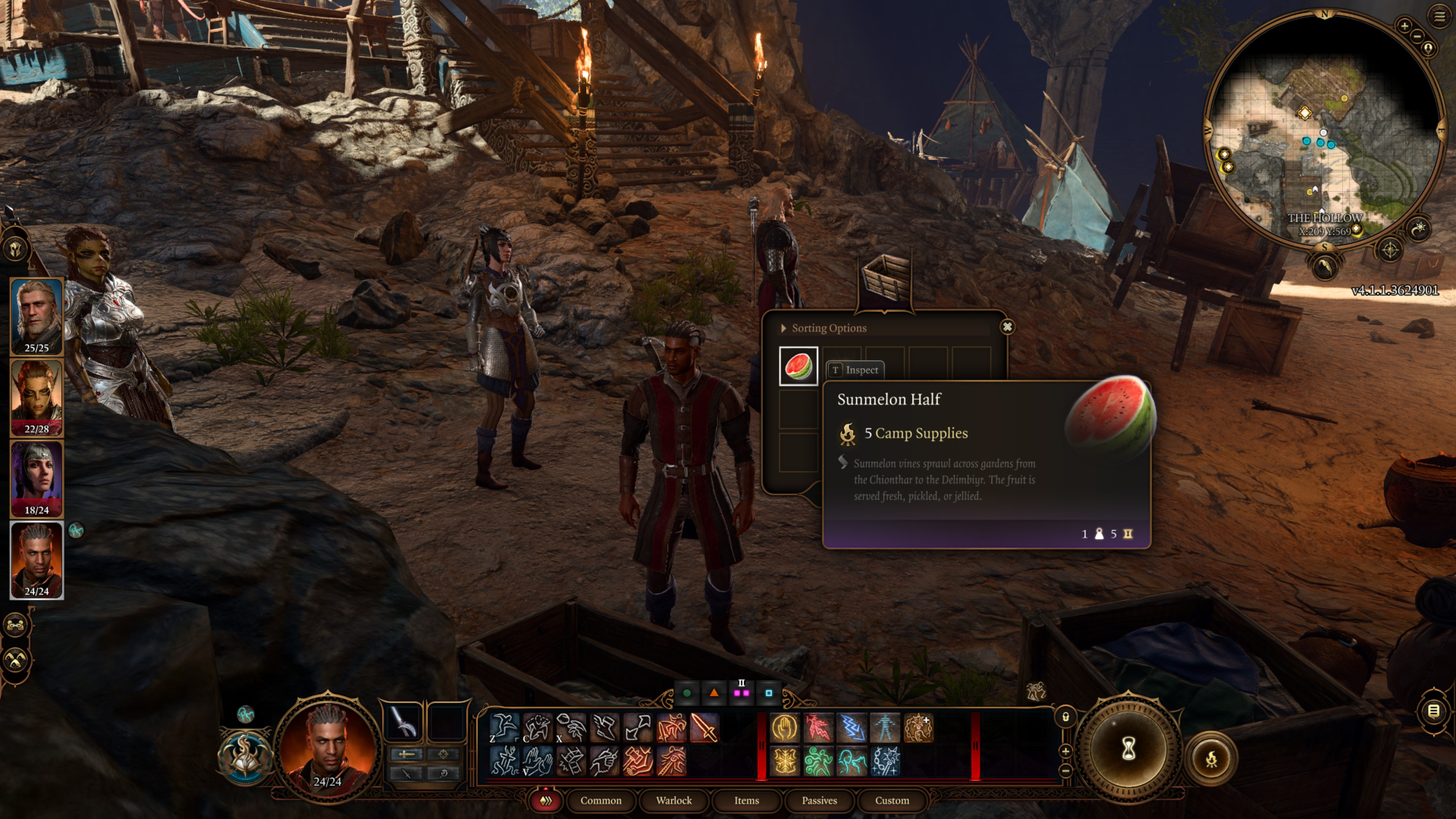Toggle the hotbar lock icon
The width and height of the screenshot is (1456, 819).
(1065, 717)
